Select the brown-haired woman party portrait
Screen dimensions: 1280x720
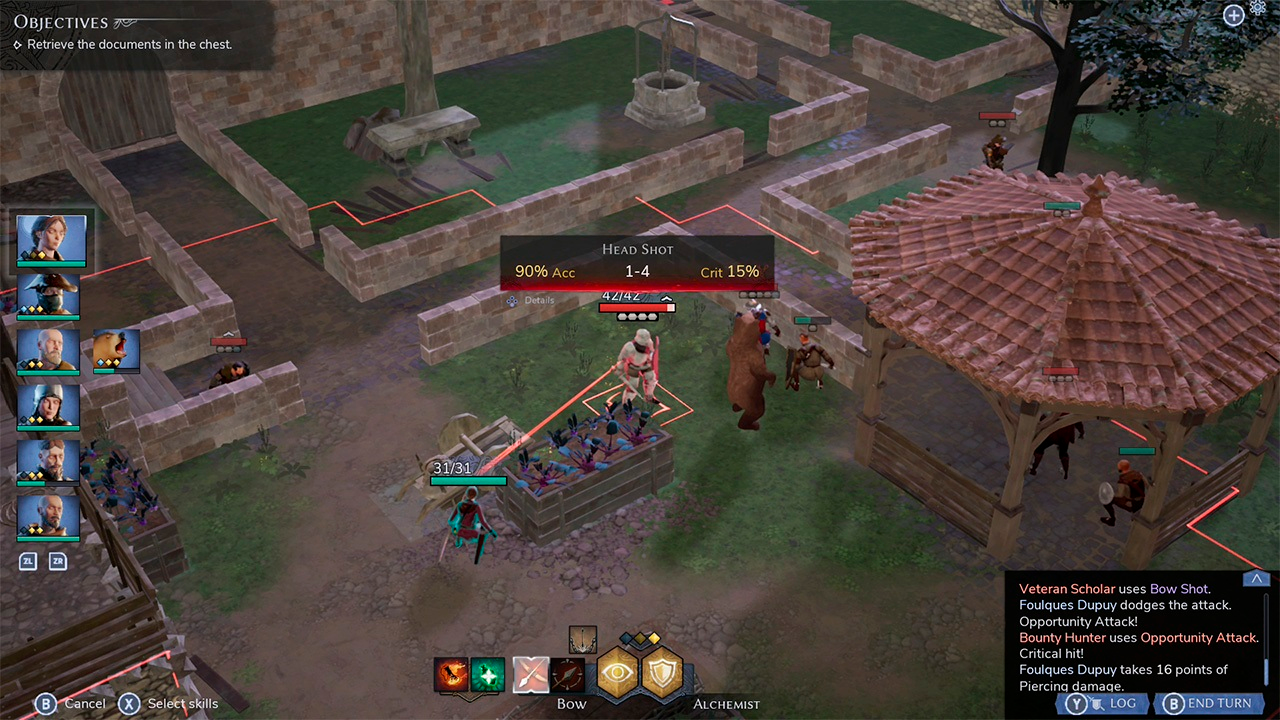(x=52, y=238)
